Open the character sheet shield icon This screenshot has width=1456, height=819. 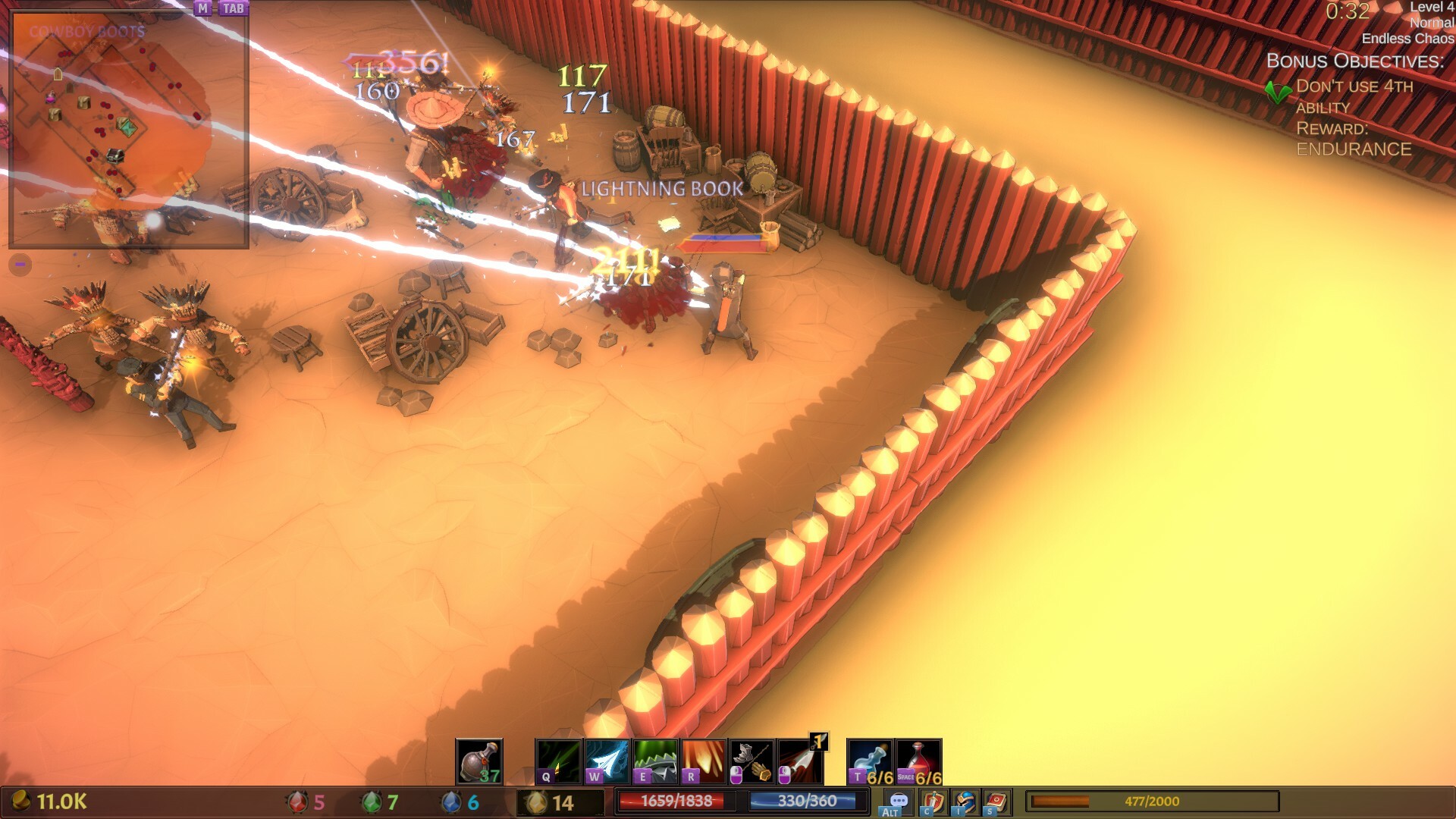(x=934, y=802)
